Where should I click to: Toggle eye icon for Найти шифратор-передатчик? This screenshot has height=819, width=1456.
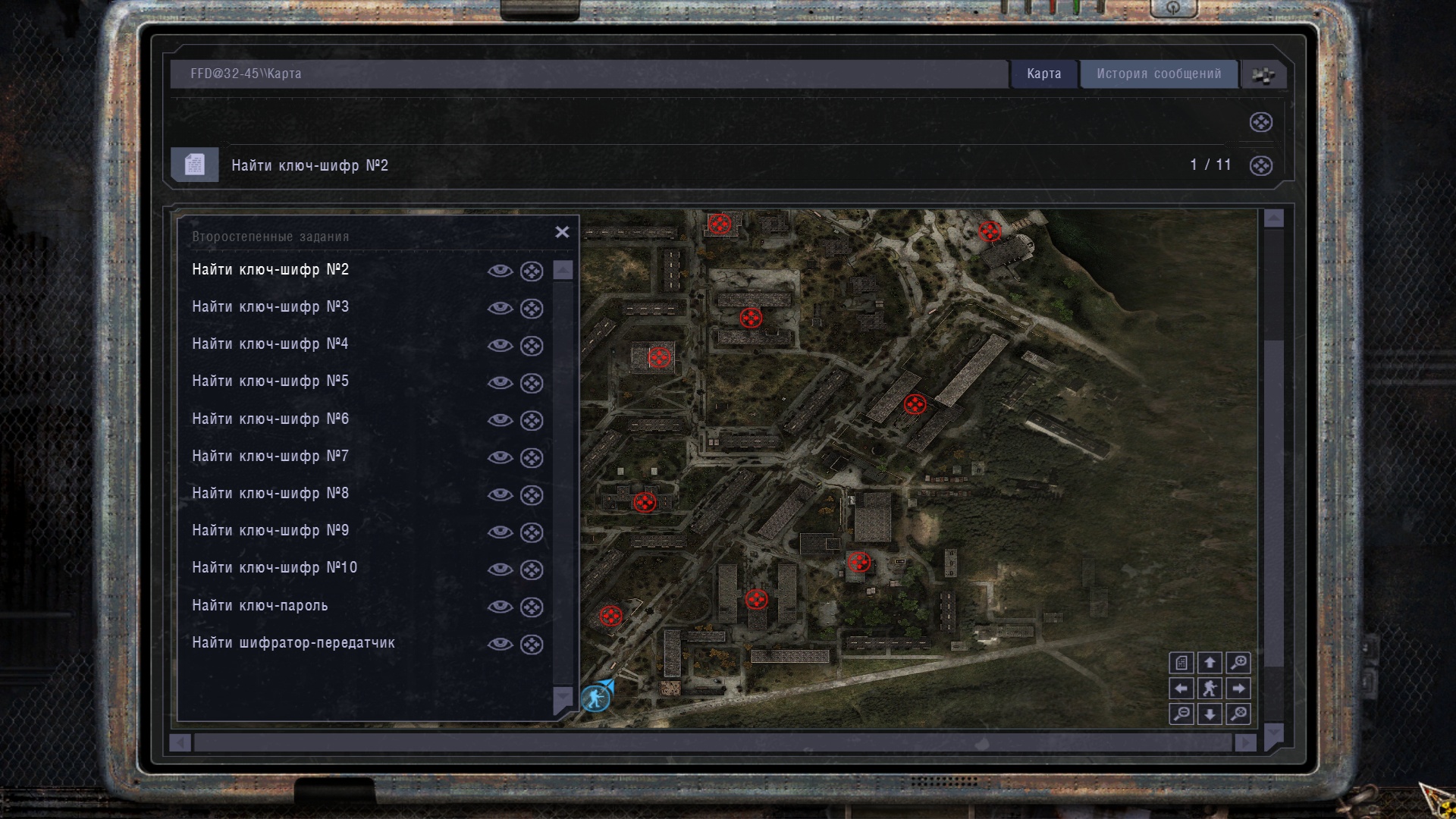pos(500,644)
